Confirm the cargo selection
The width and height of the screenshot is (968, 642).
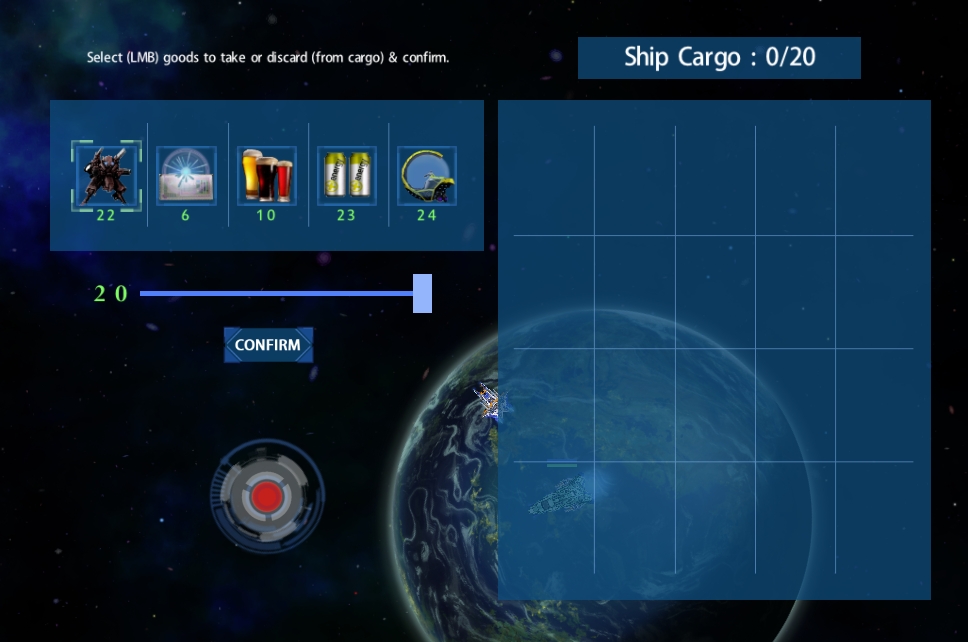(x=268, y=345)
